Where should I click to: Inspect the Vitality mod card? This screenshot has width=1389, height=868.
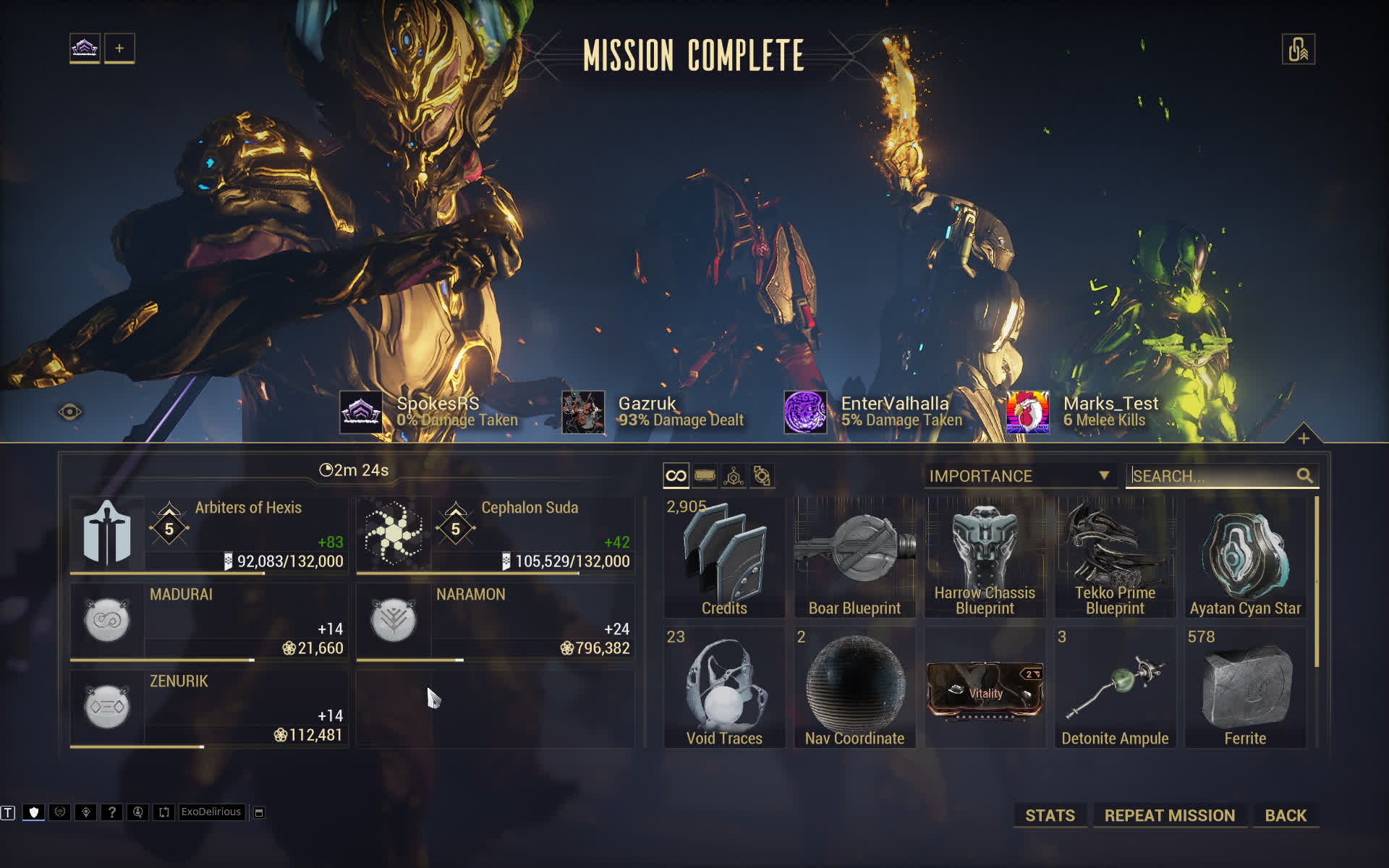coord(985,691)
